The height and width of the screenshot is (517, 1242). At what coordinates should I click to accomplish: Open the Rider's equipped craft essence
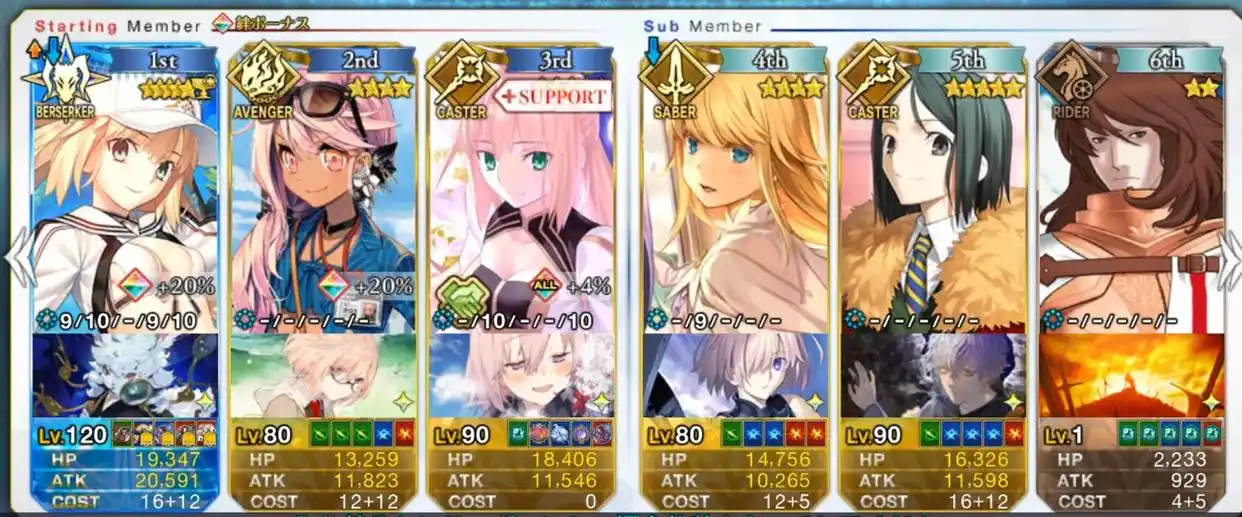1130,375
